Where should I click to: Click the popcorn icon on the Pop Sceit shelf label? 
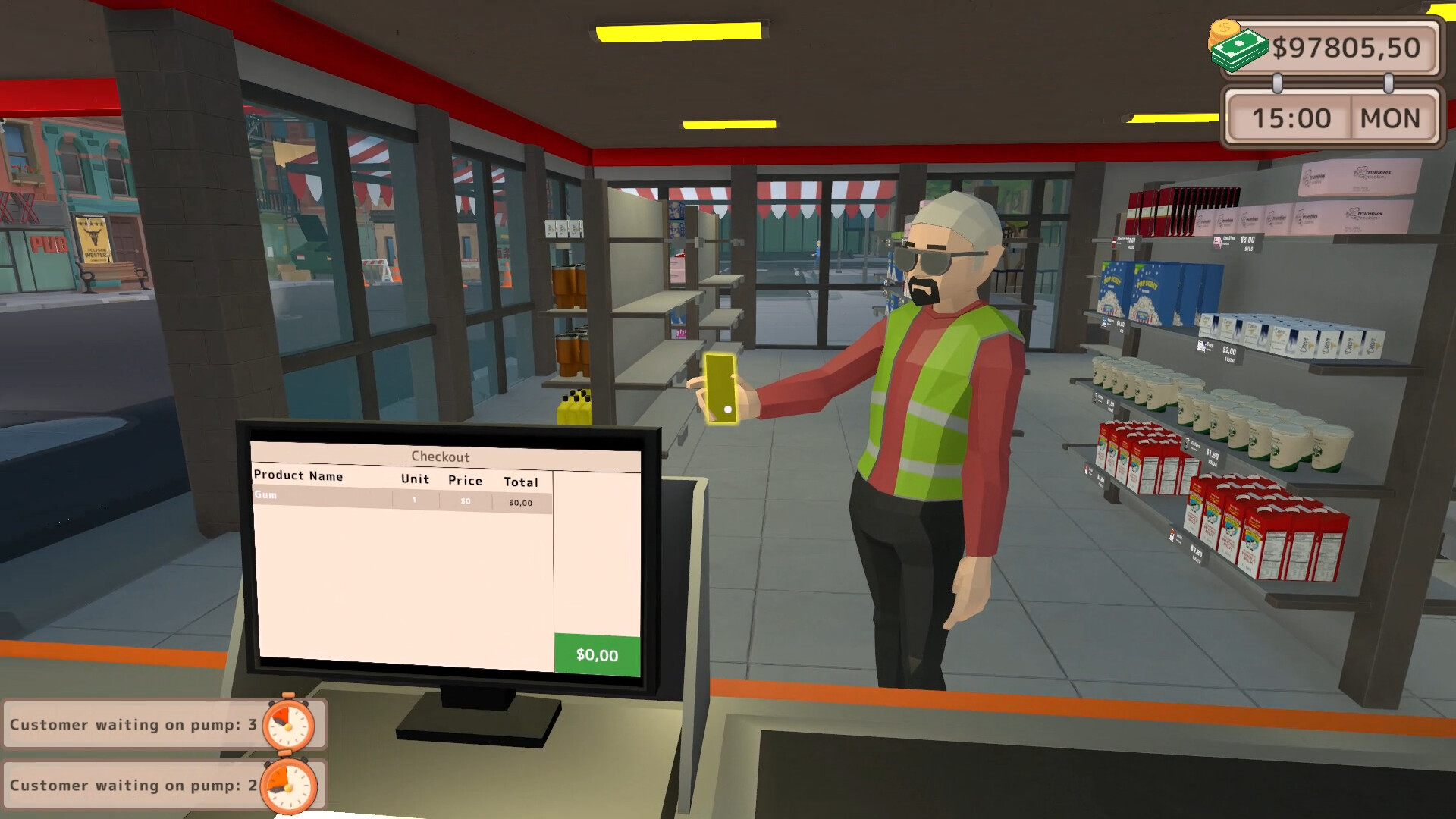click(x=1103, y=320)
